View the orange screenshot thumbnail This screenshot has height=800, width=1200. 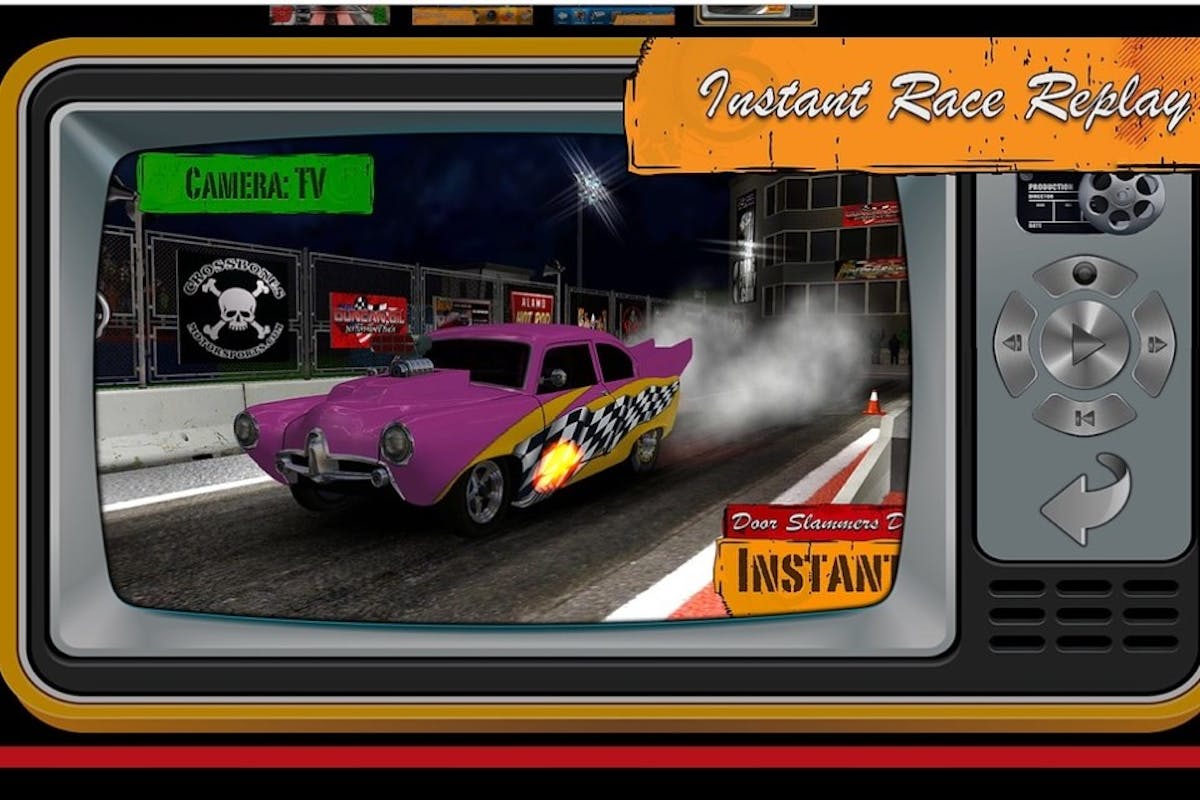point(472,15)
